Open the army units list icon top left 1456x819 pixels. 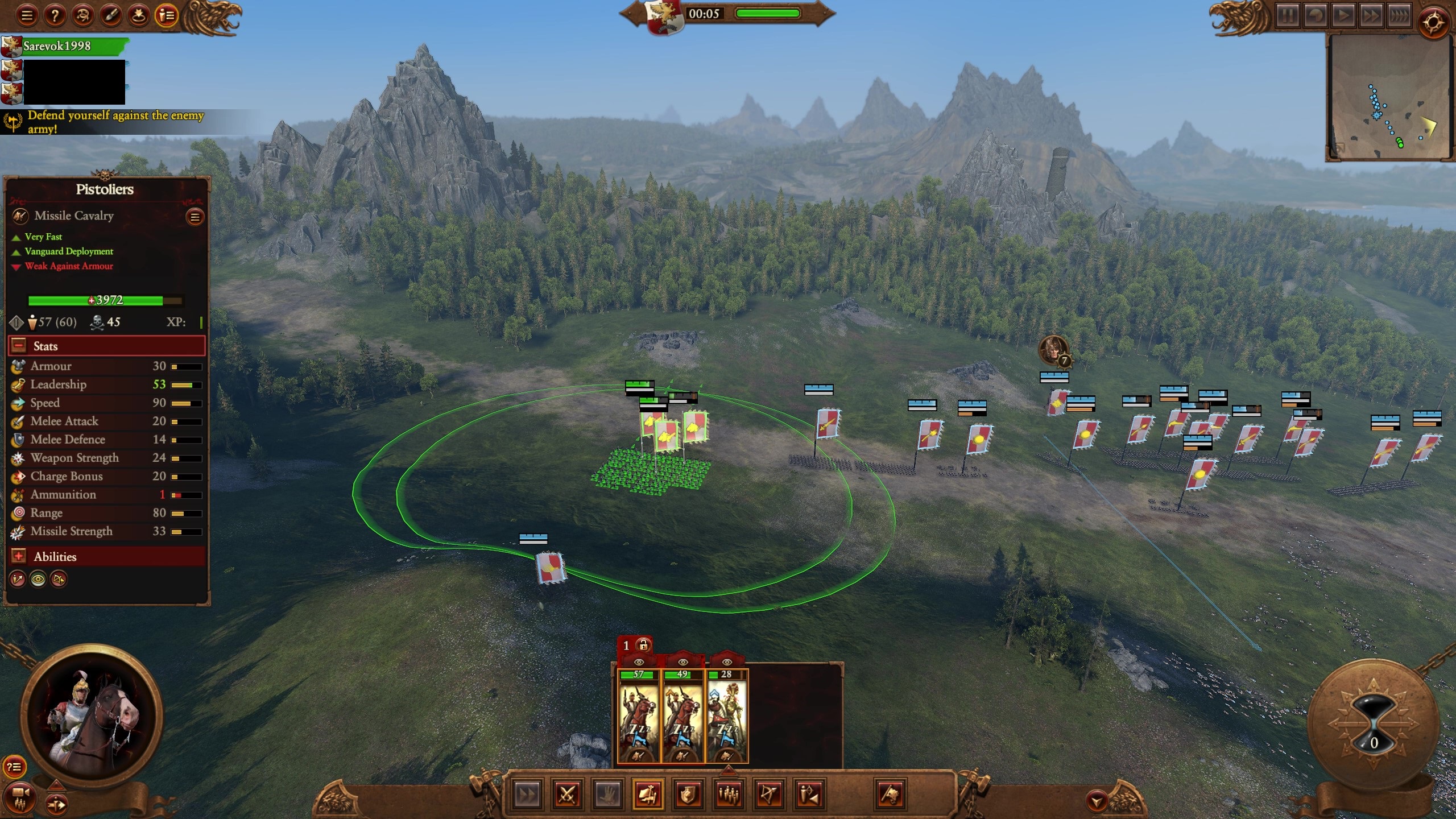pos(167,15)
